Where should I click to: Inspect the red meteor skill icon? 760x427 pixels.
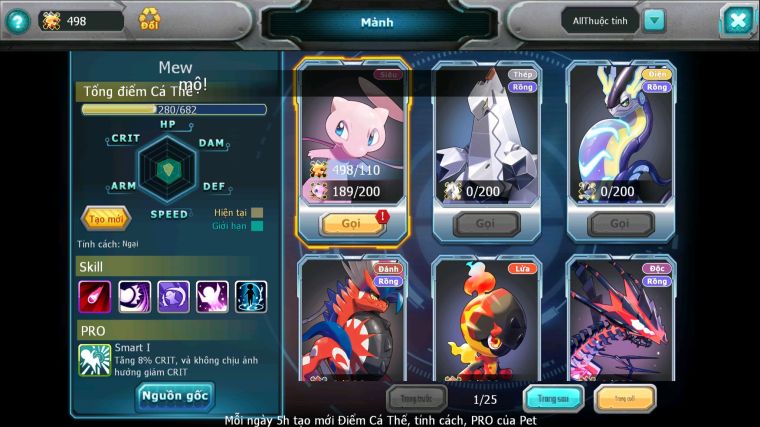click(95, 297)
